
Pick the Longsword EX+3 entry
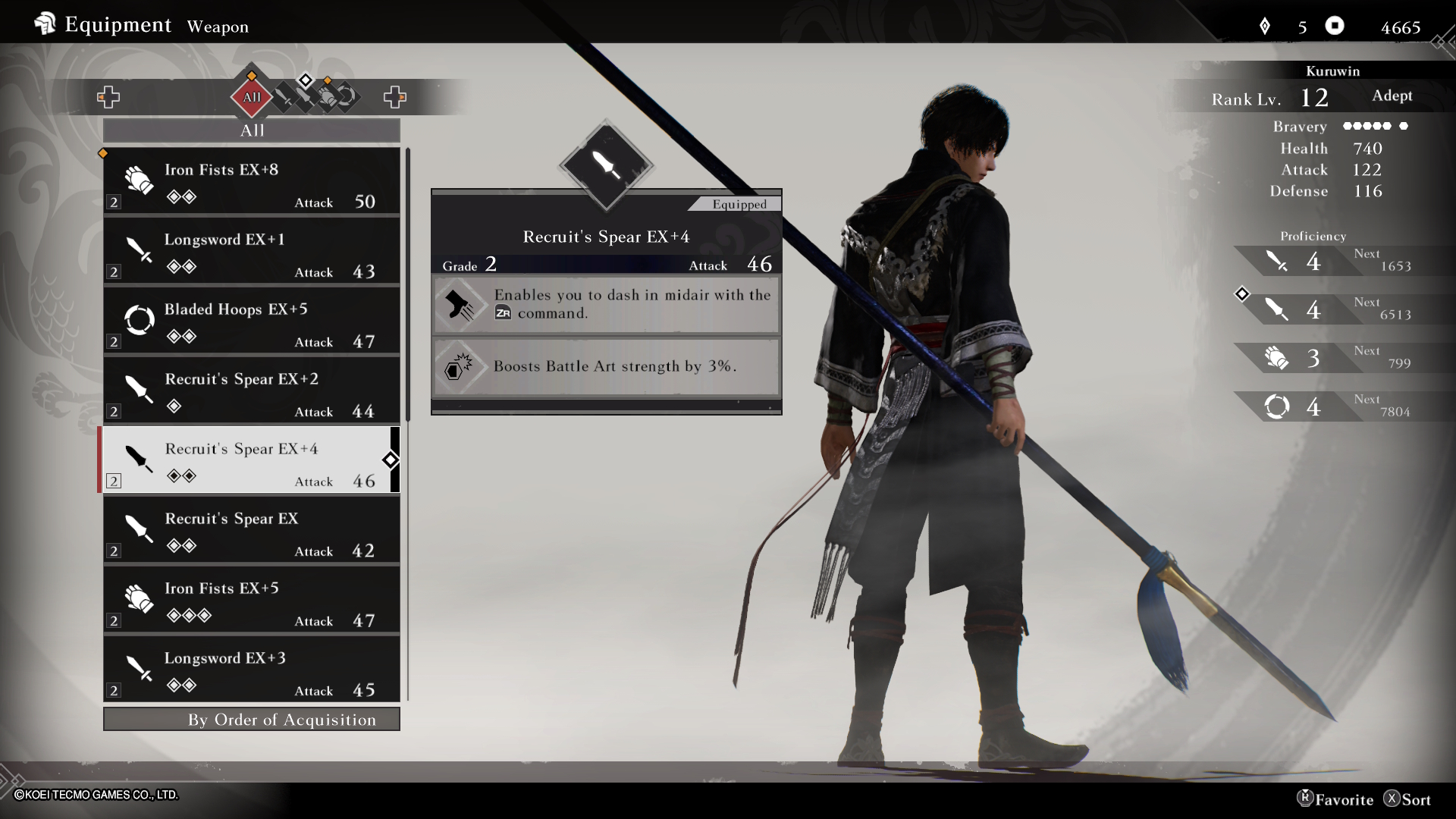click(x=251, y=670)
